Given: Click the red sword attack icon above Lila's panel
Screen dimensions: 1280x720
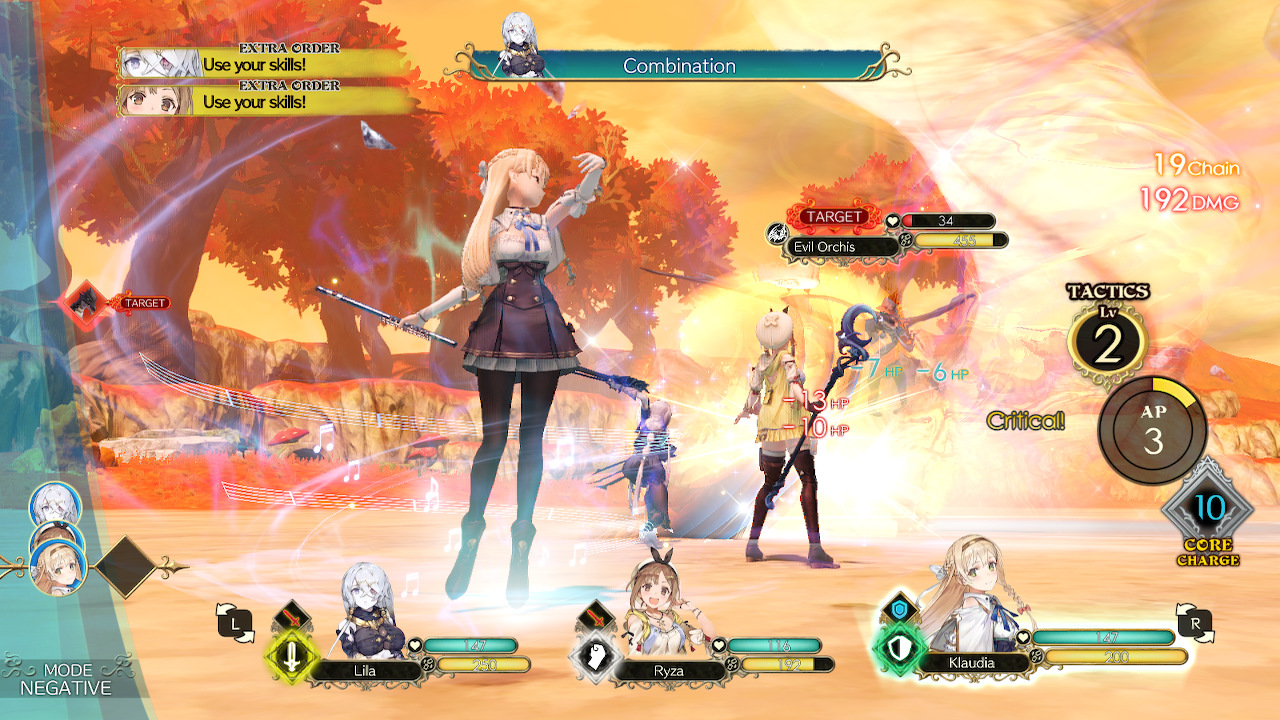Looking at the screenshot, I should coord(290,615).
